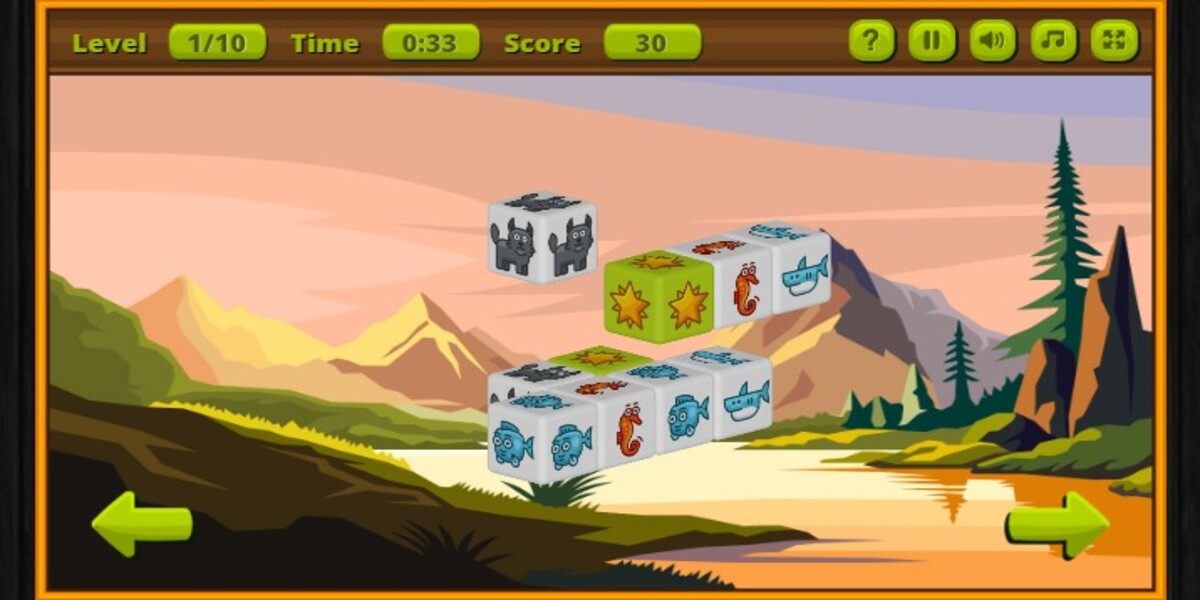This screenshot has width=1200, height=600.
Task: Pause the game
Action: point(932,41)
